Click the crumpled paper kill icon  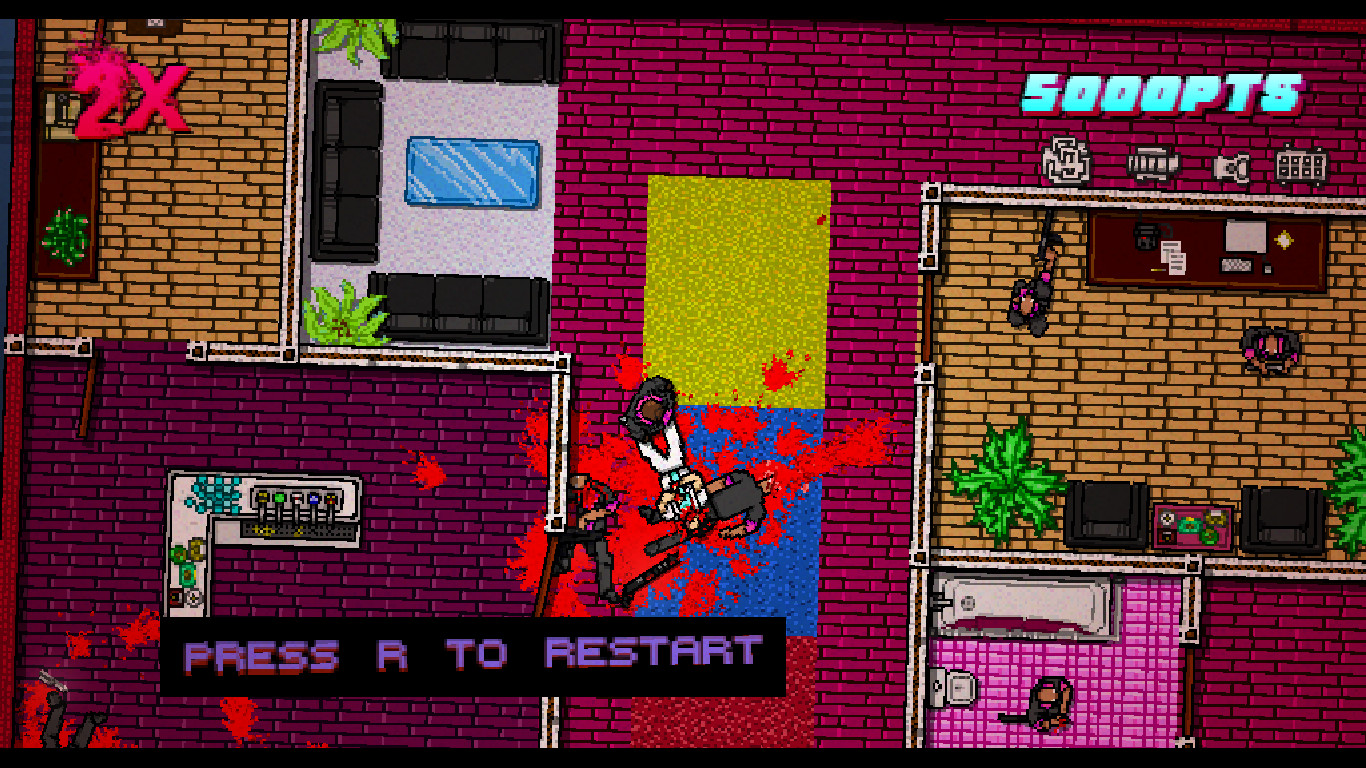pyautogui.click(x=1063, y=160)
